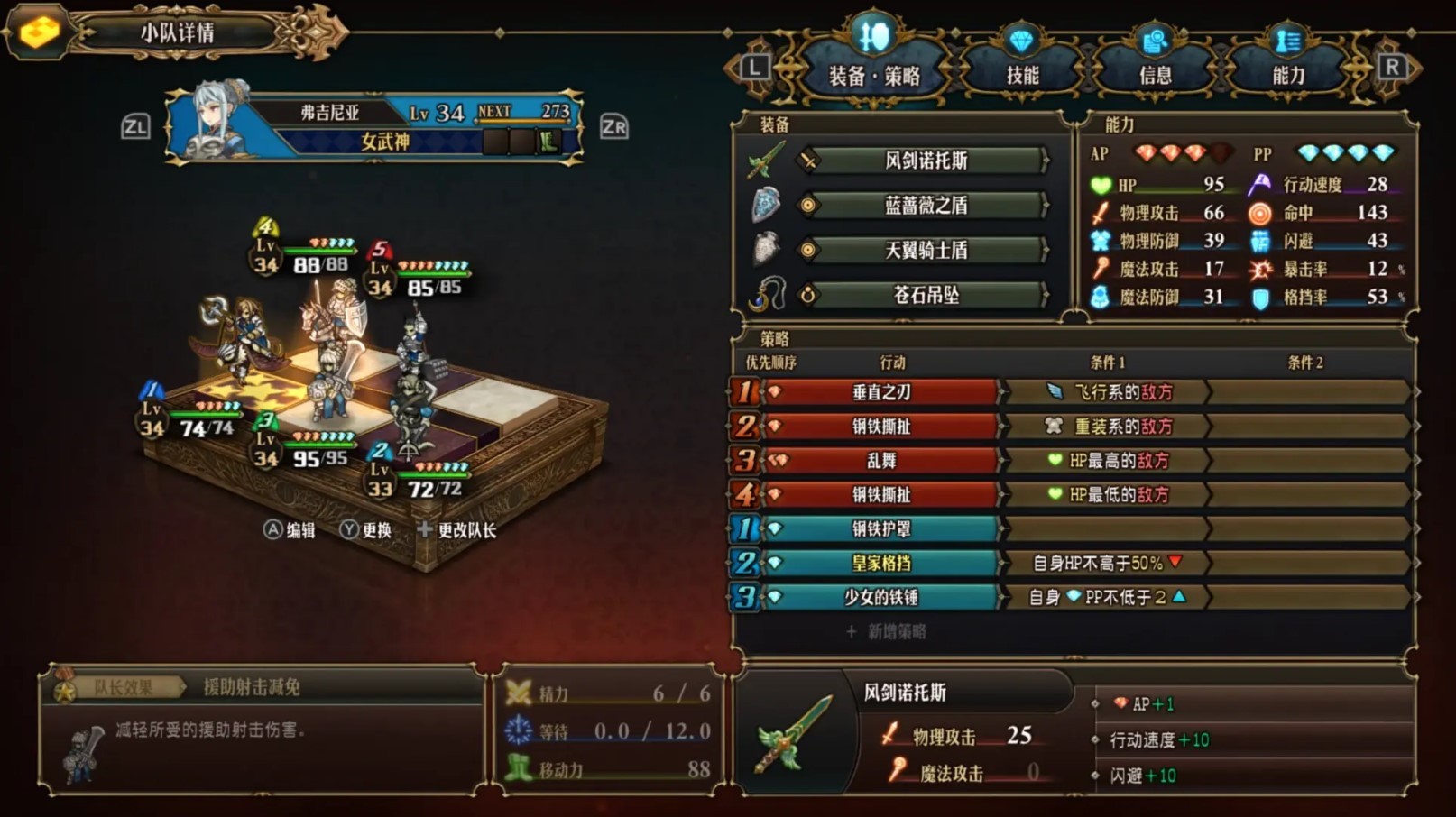The height and width of the screenshot is (817, 1456).
Task: Click the green HP heart icon in 能力 panel
Action: pyautogui.click(x=1100, y=185)
